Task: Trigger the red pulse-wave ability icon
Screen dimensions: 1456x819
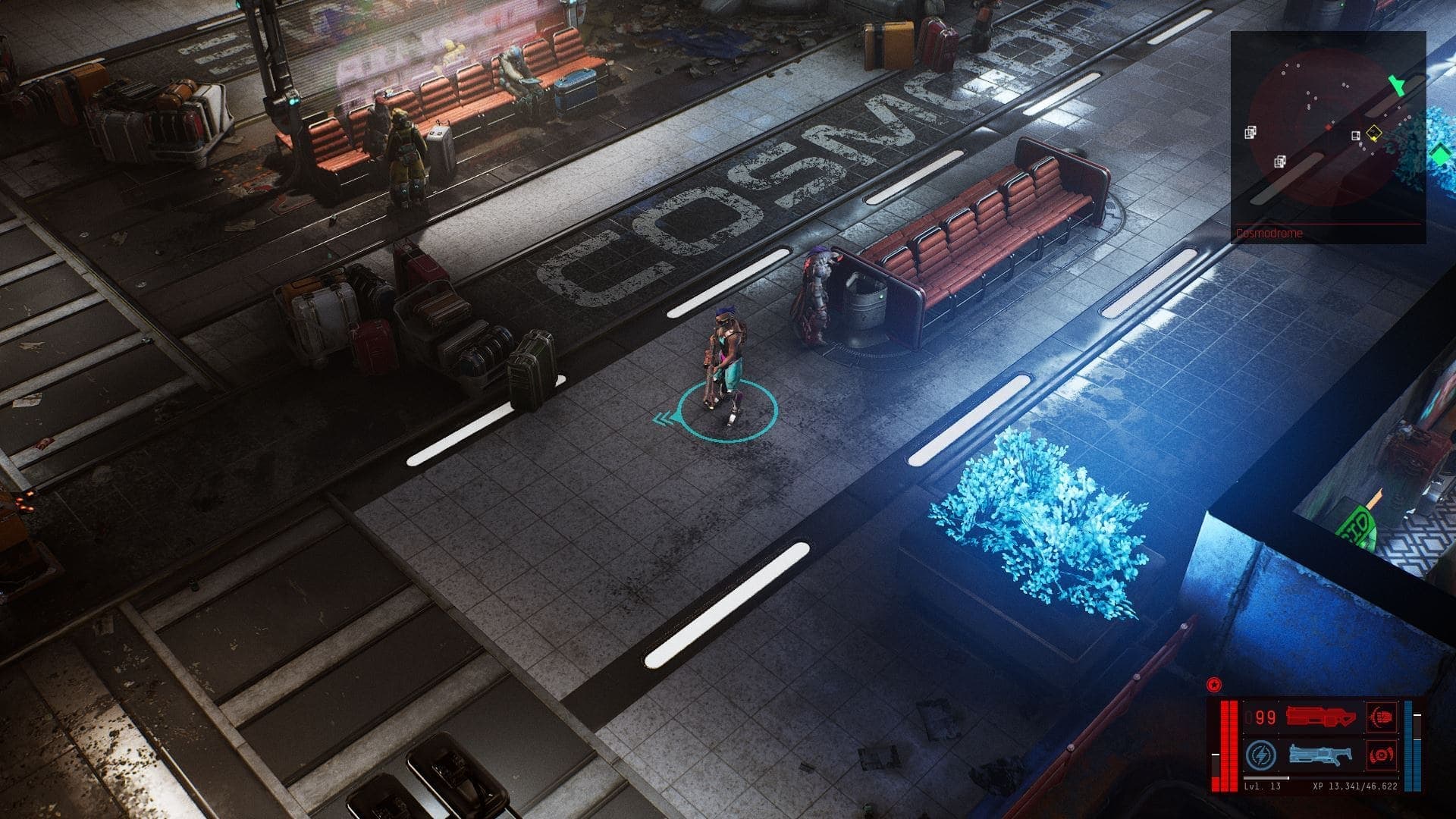Action: 1381,755
